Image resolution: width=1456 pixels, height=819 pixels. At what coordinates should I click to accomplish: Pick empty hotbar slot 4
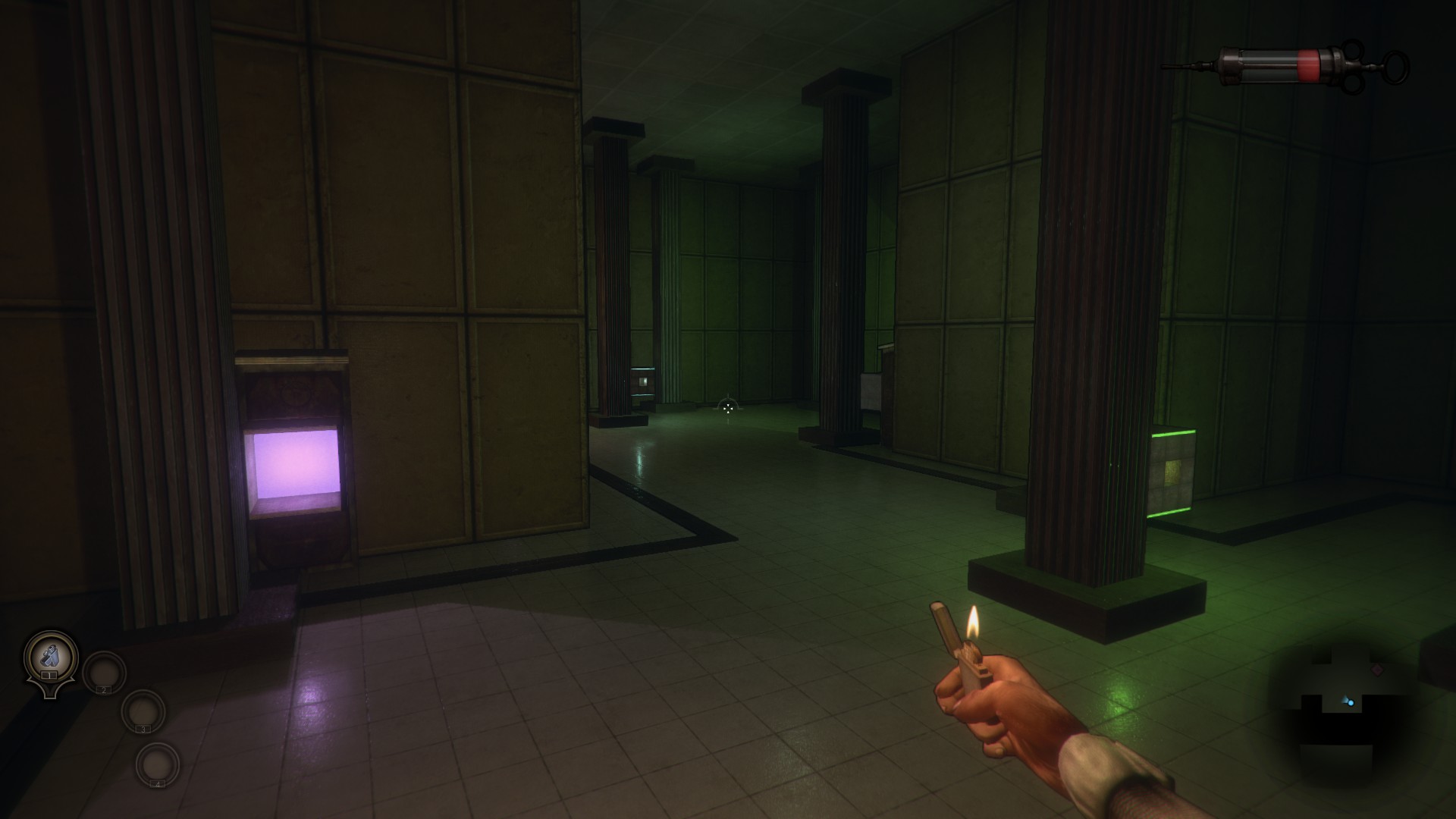tap(157, 764)
